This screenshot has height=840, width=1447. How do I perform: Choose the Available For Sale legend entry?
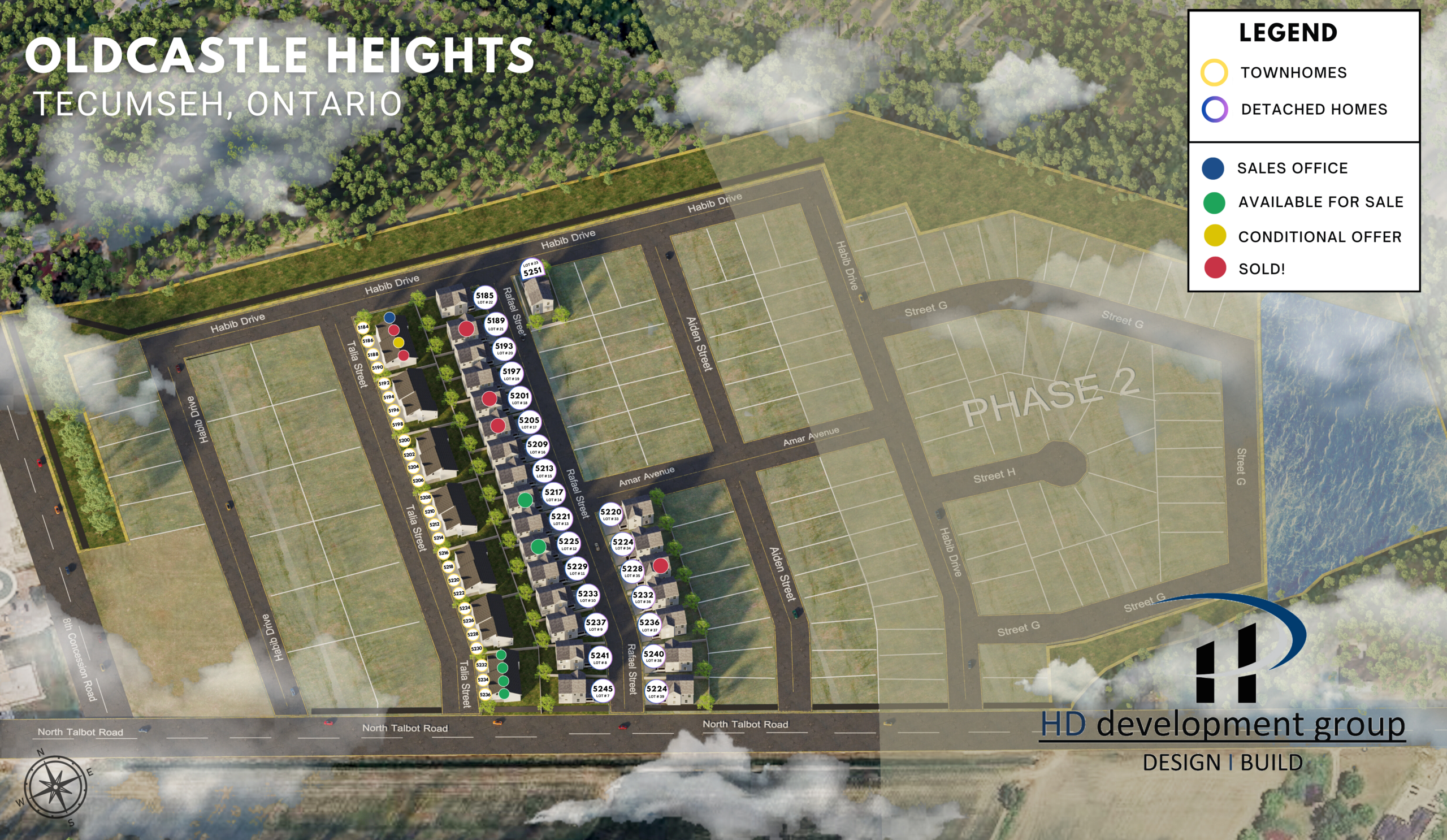[1320, 202]
